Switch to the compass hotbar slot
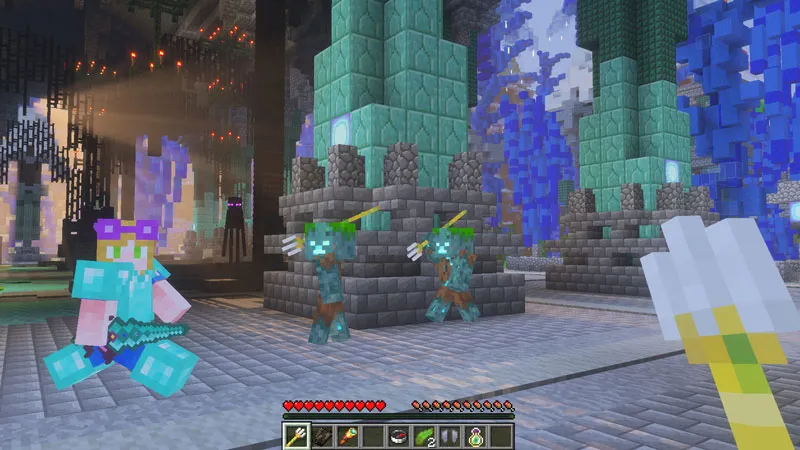This screenshot has height=450, width=800. (x=399, y=435)
